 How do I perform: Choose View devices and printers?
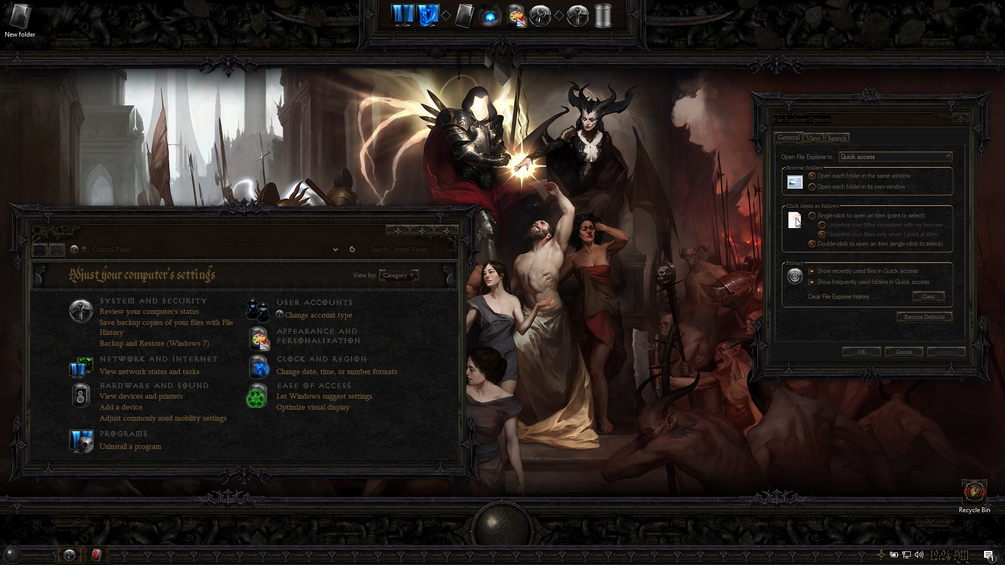141,397
